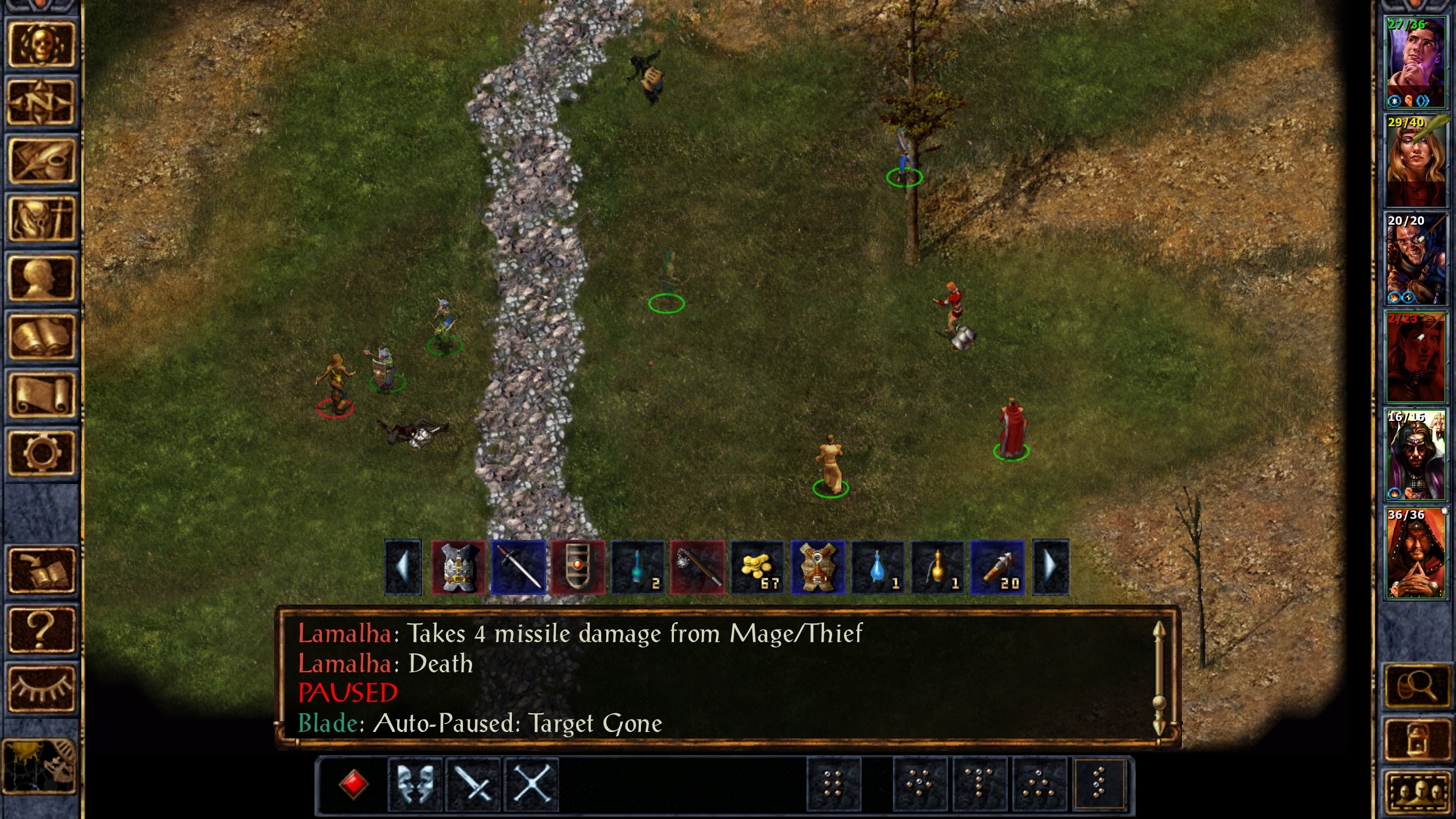Open the inventory screen button
This screenshot has width=1456, height=819.
coord(41,220)
